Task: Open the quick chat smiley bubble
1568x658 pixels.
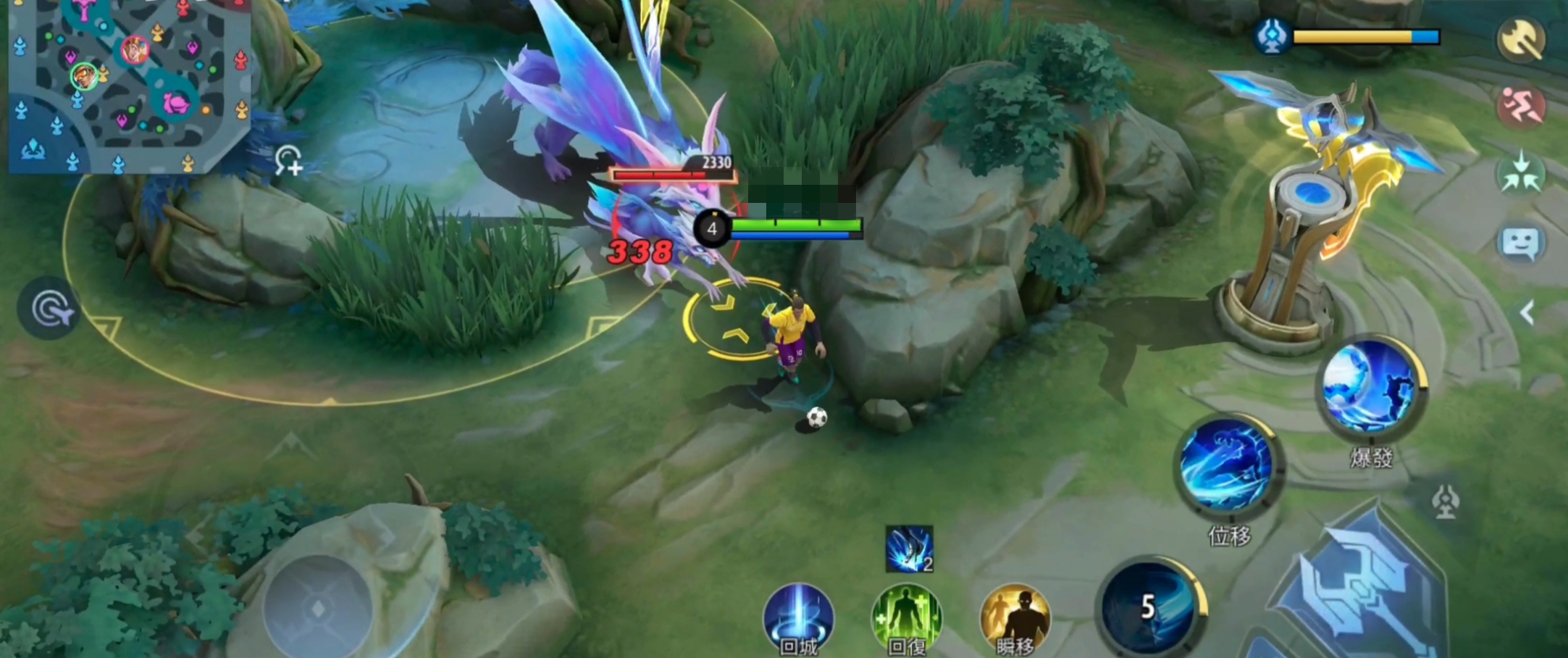Action: [x=1520, y=242]
